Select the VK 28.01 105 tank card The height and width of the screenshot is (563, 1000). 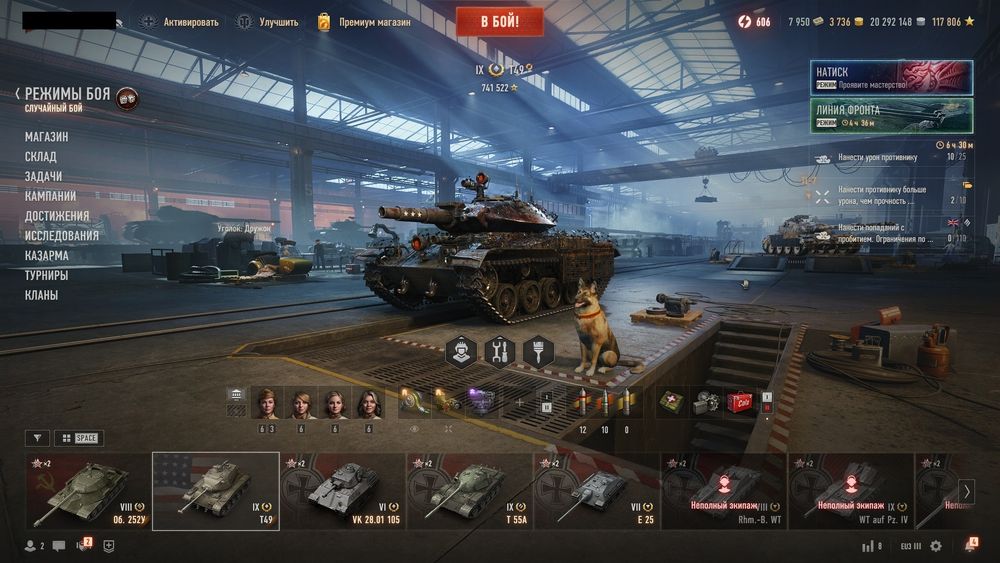click(x=343, y=490)
